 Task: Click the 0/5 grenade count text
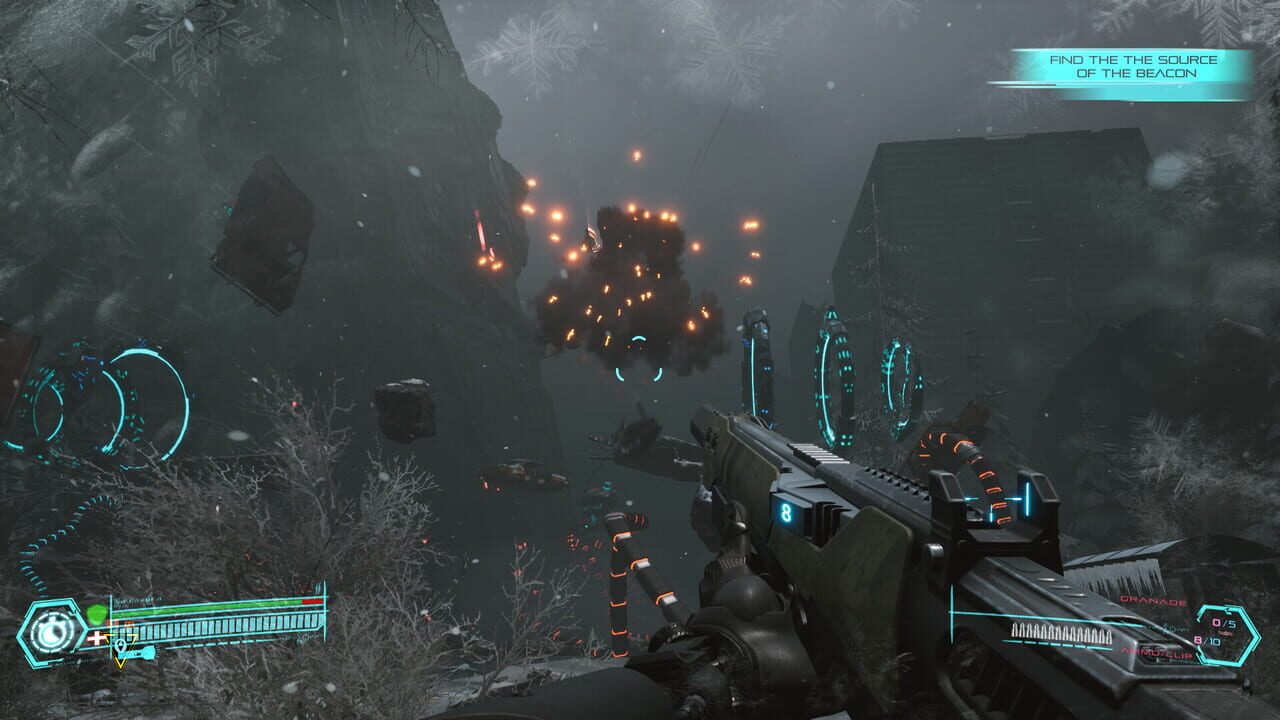point(1222,622)
